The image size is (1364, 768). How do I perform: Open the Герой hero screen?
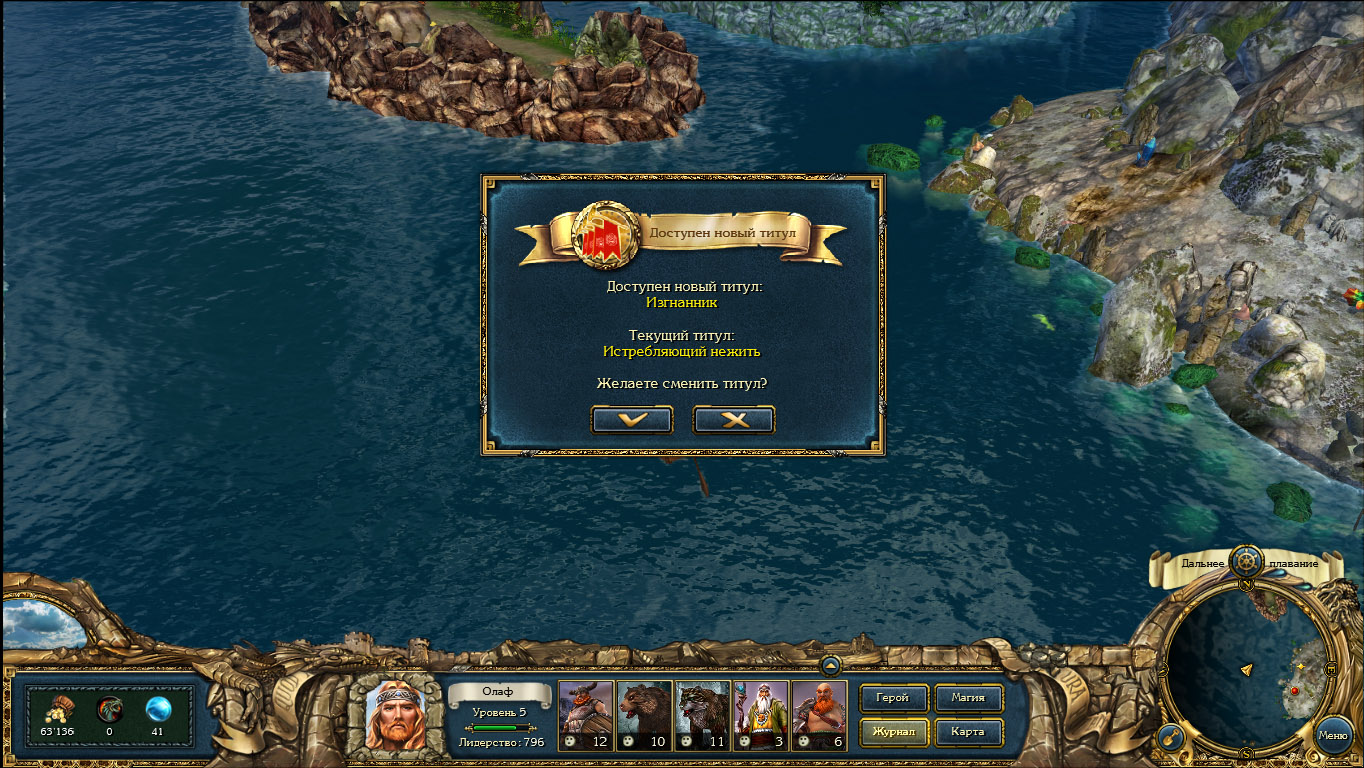click(x=892, y=698)
